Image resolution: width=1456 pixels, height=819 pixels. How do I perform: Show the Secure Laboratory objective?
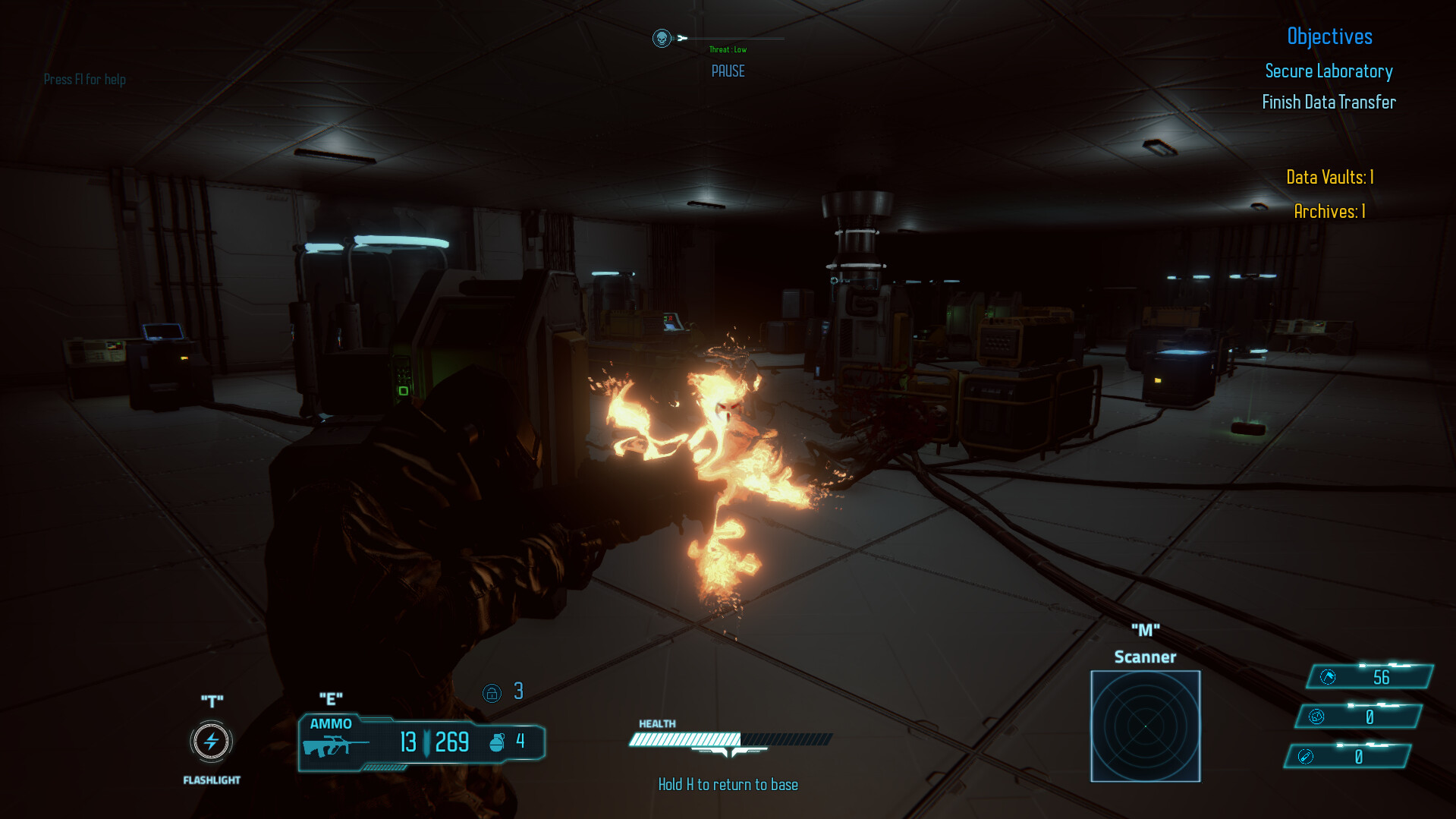click(x=1329, y=71)
